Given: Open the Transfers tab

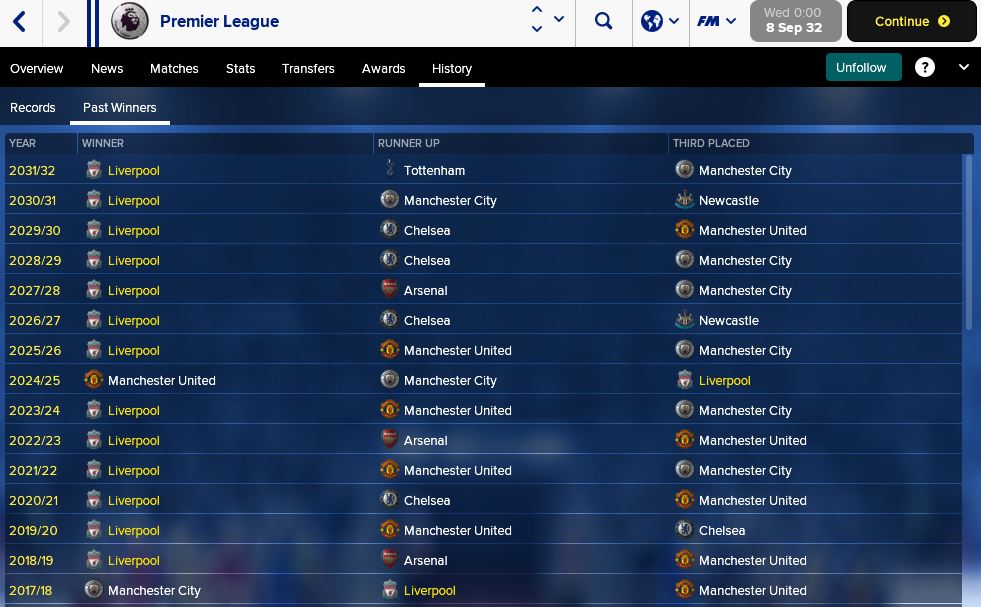Looking at the screenshot, I should point(308,69).
